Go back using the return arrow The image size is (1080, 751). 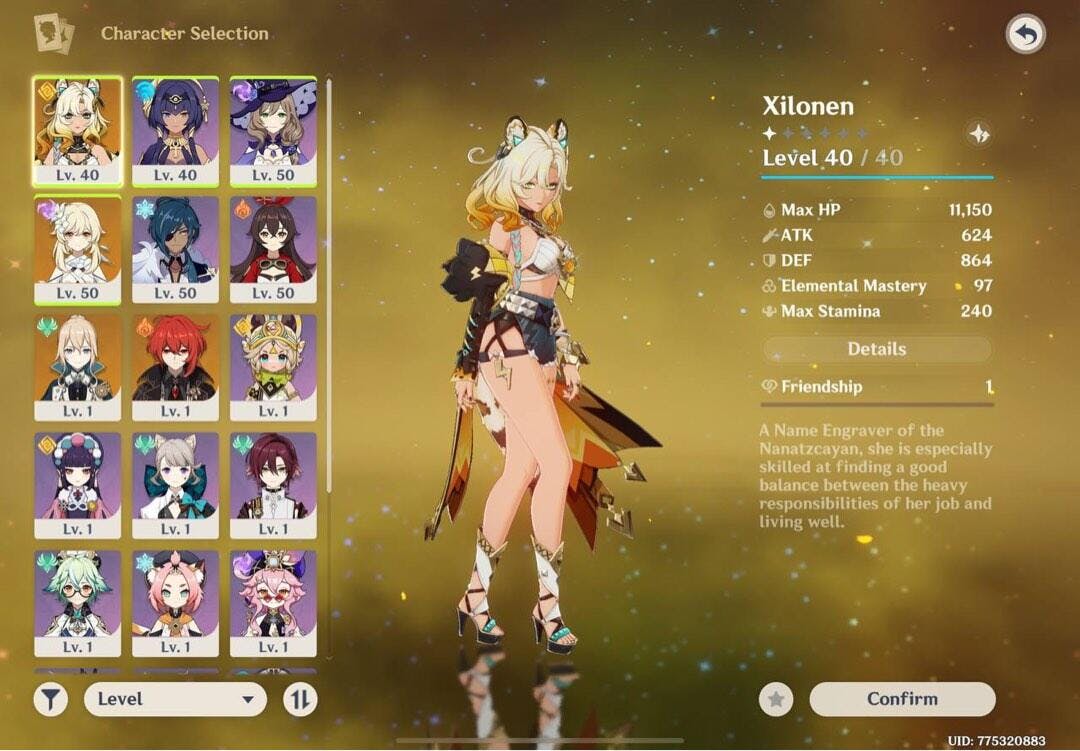tap(1025, 35)
